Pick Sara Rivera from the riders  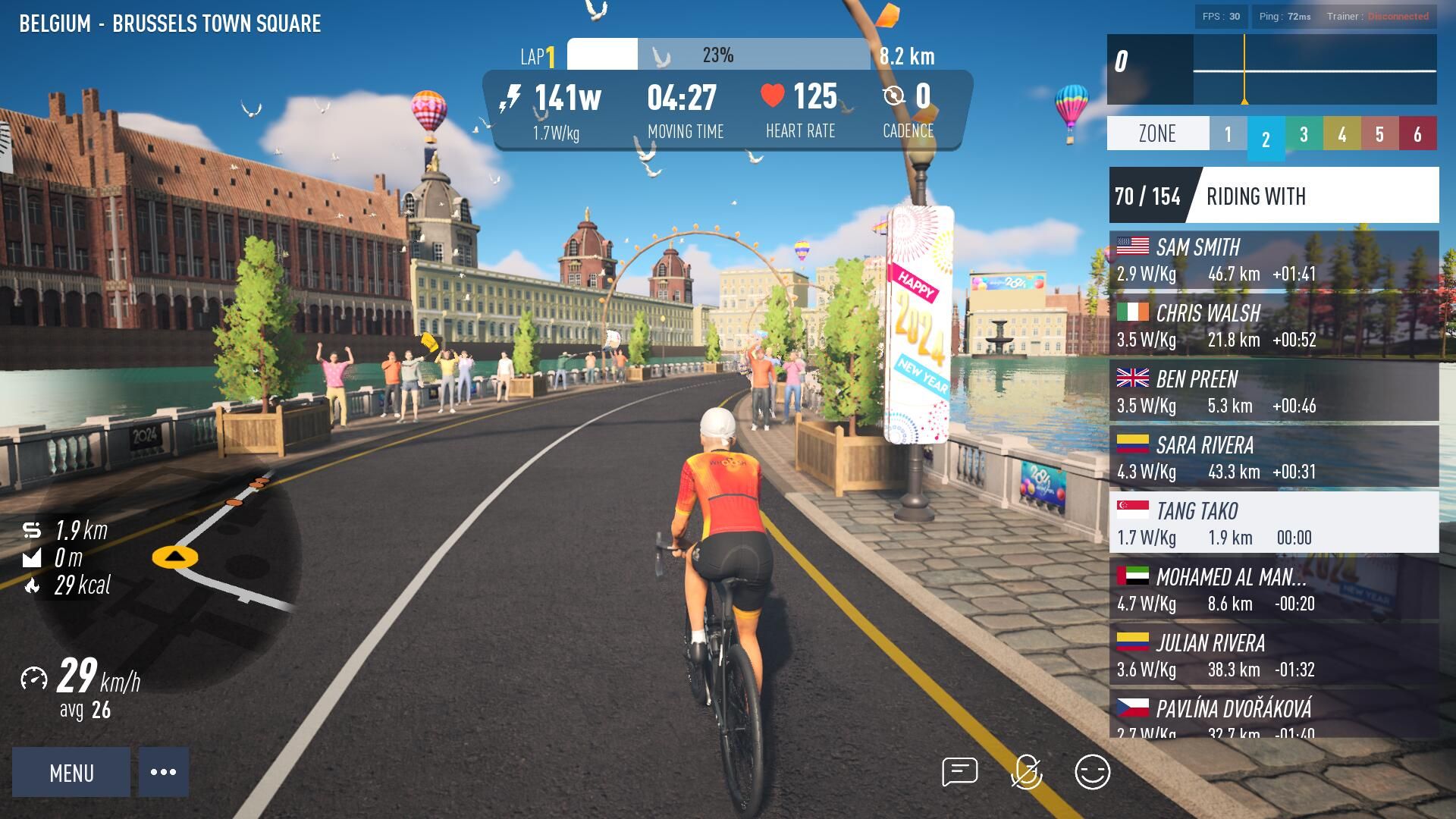point(1273,458)
